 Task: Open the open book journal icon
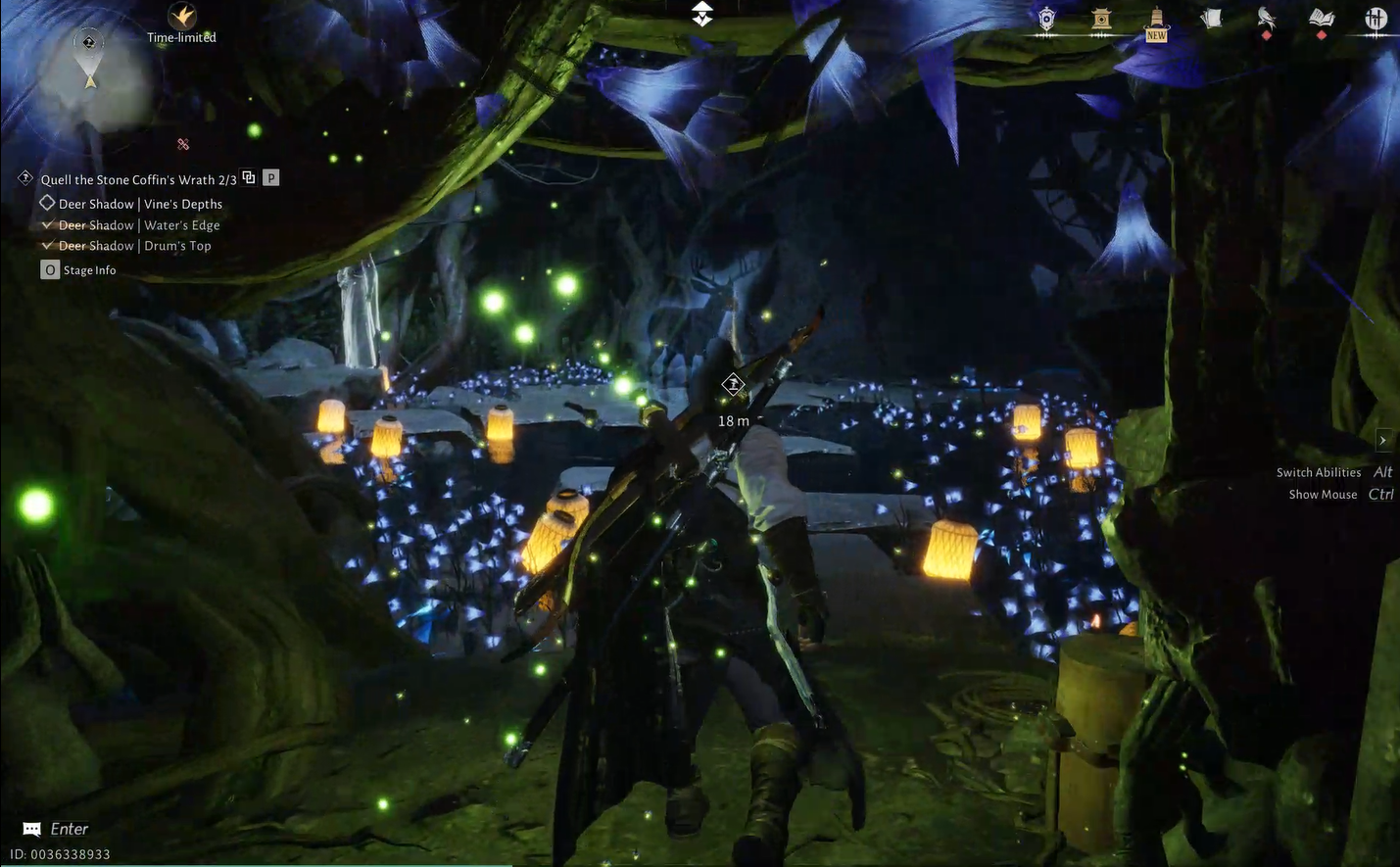tap(1321, 19)
